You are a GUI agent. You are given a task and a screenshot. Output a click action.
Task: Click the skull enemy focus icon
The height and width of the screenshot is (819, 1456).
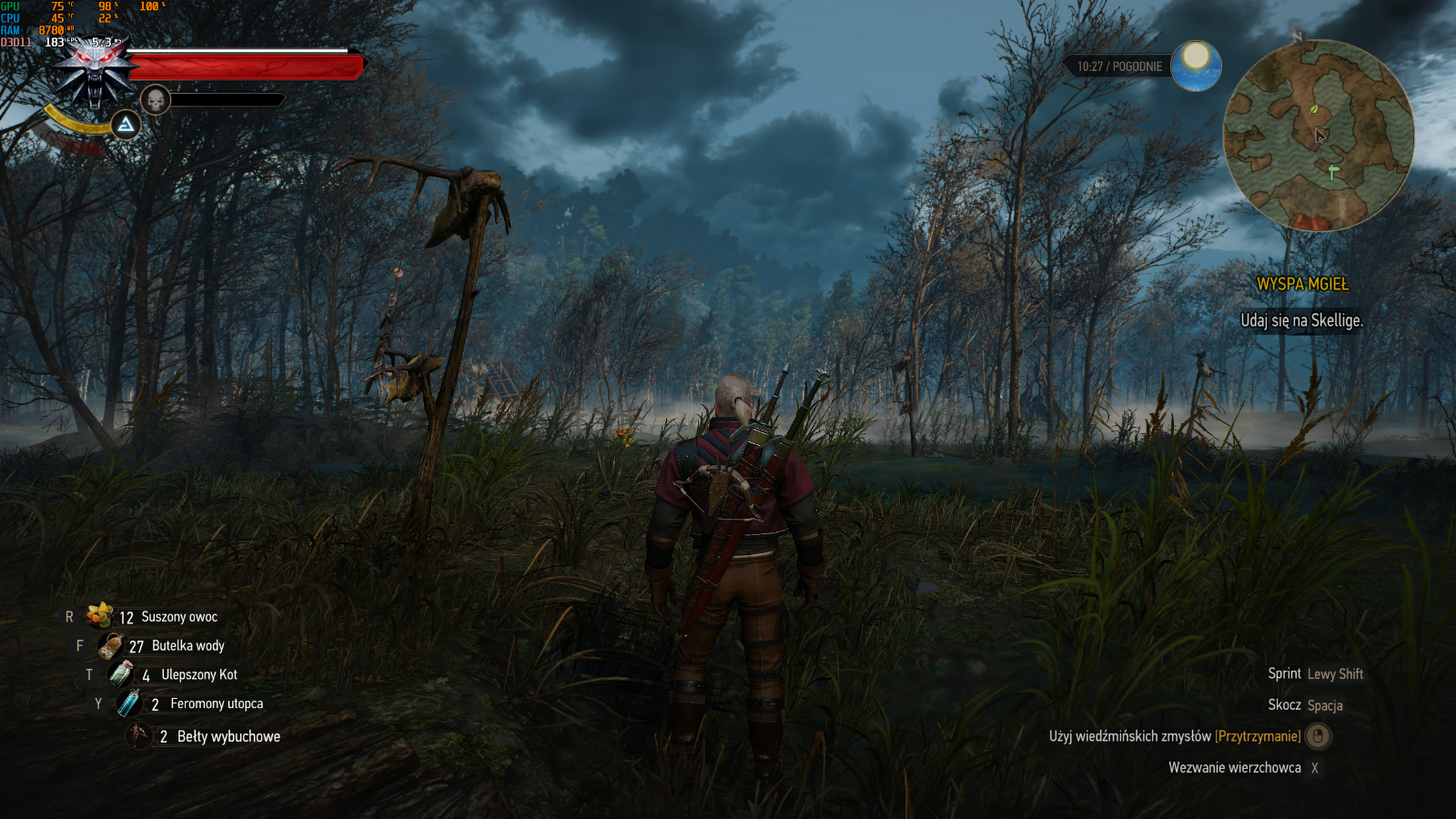156,100
